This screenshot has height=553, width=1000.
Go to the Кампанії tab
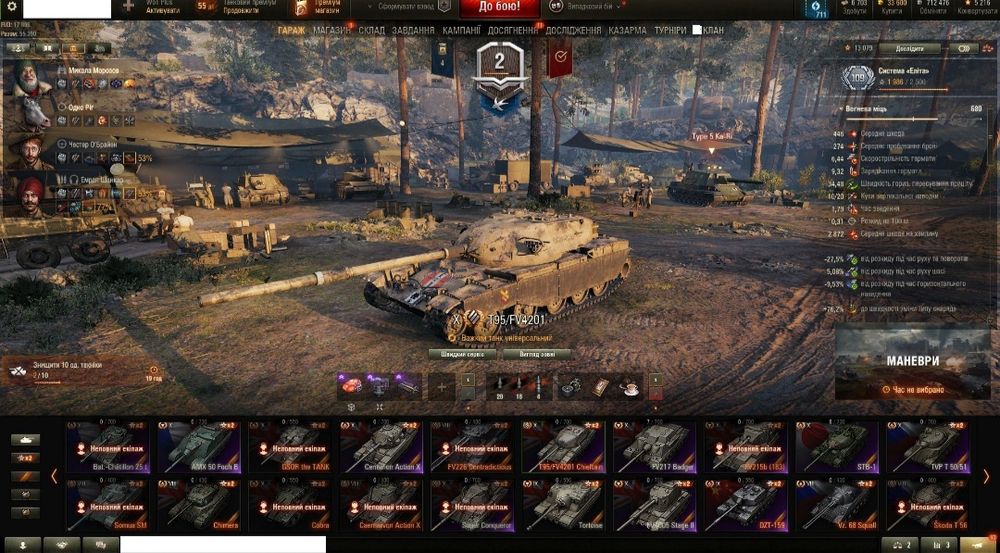point(461,31)
